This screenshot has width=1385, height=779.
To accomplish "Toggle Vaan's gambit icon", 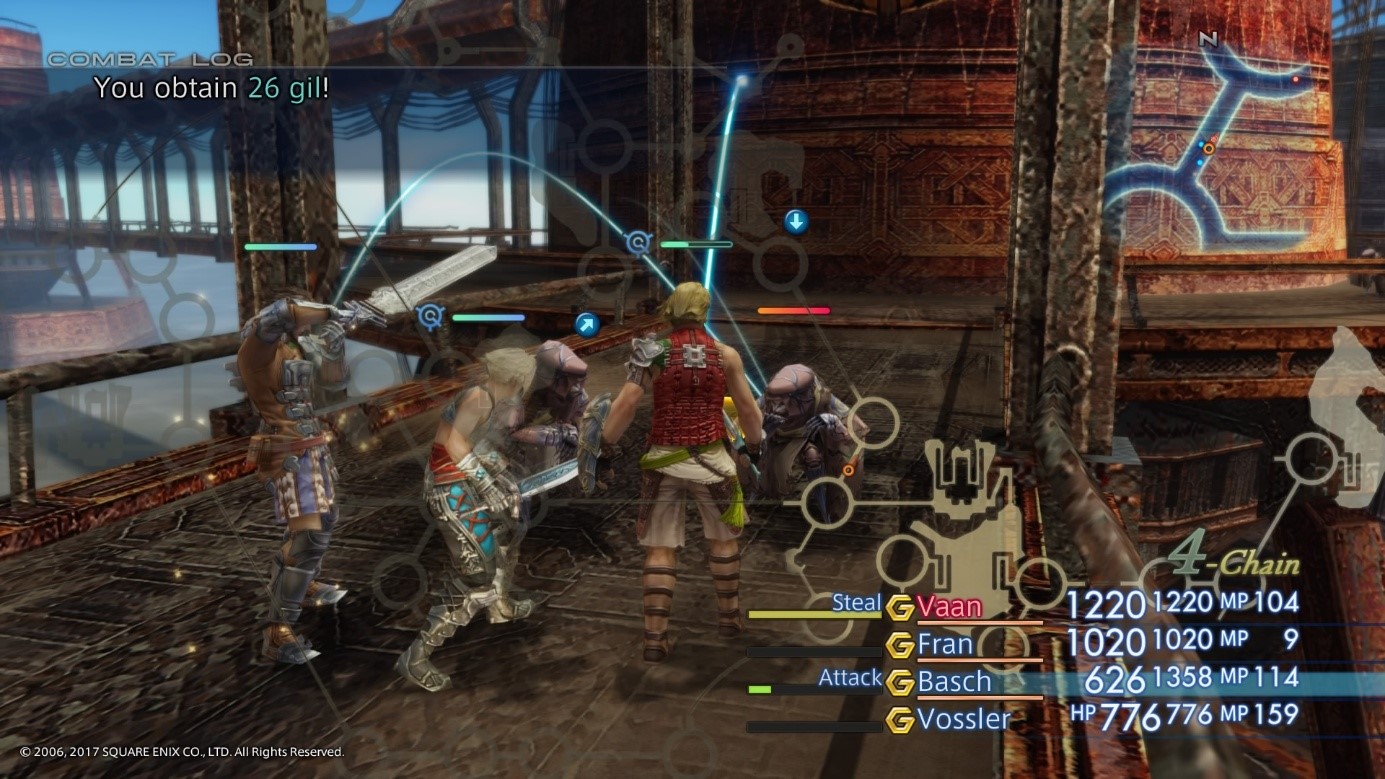I will pyautogui.click(x=900, y=607).
